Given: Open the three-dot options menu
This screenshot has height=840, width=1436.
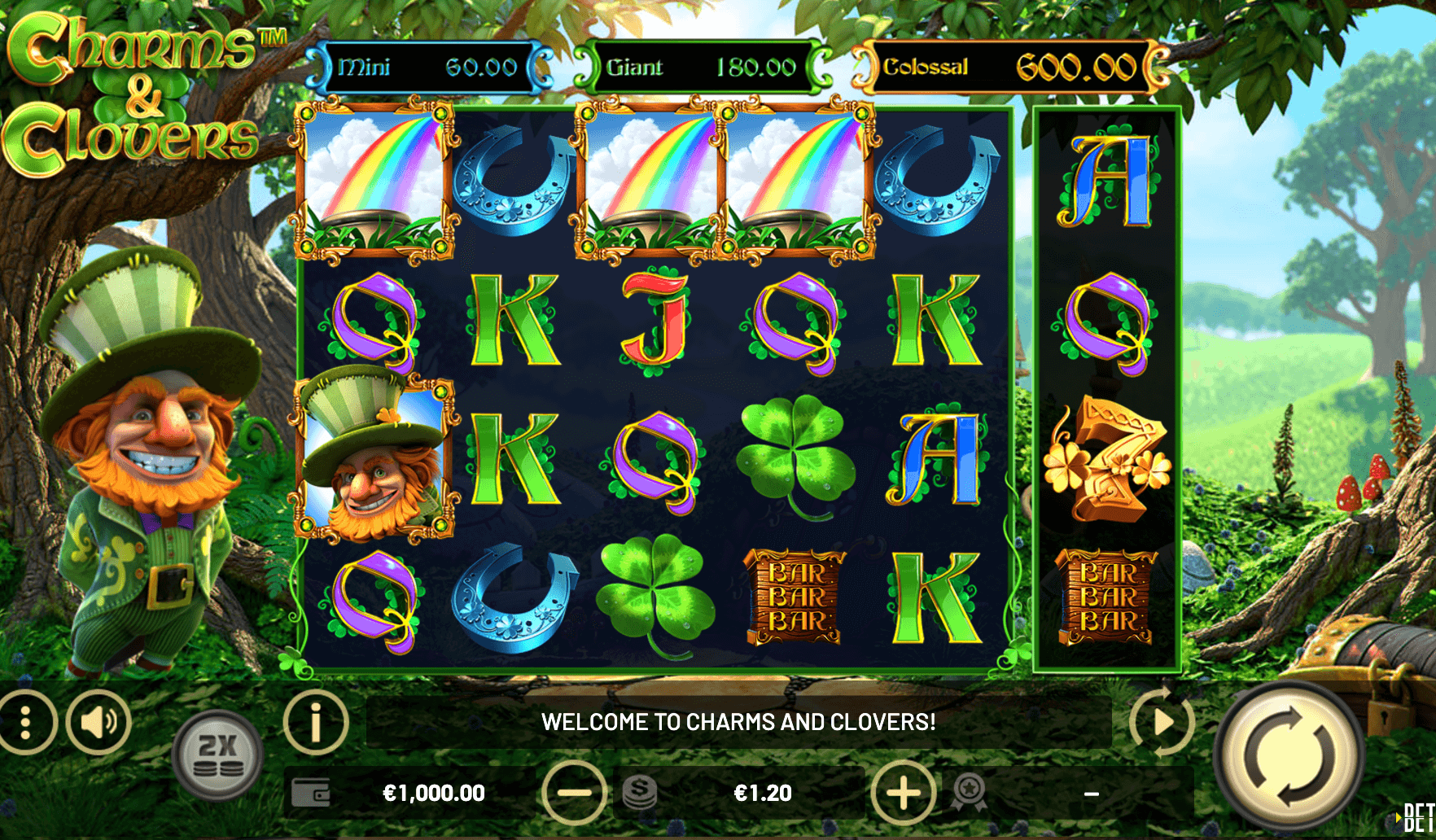Looking at the screenshot, I should coord(25,722).
